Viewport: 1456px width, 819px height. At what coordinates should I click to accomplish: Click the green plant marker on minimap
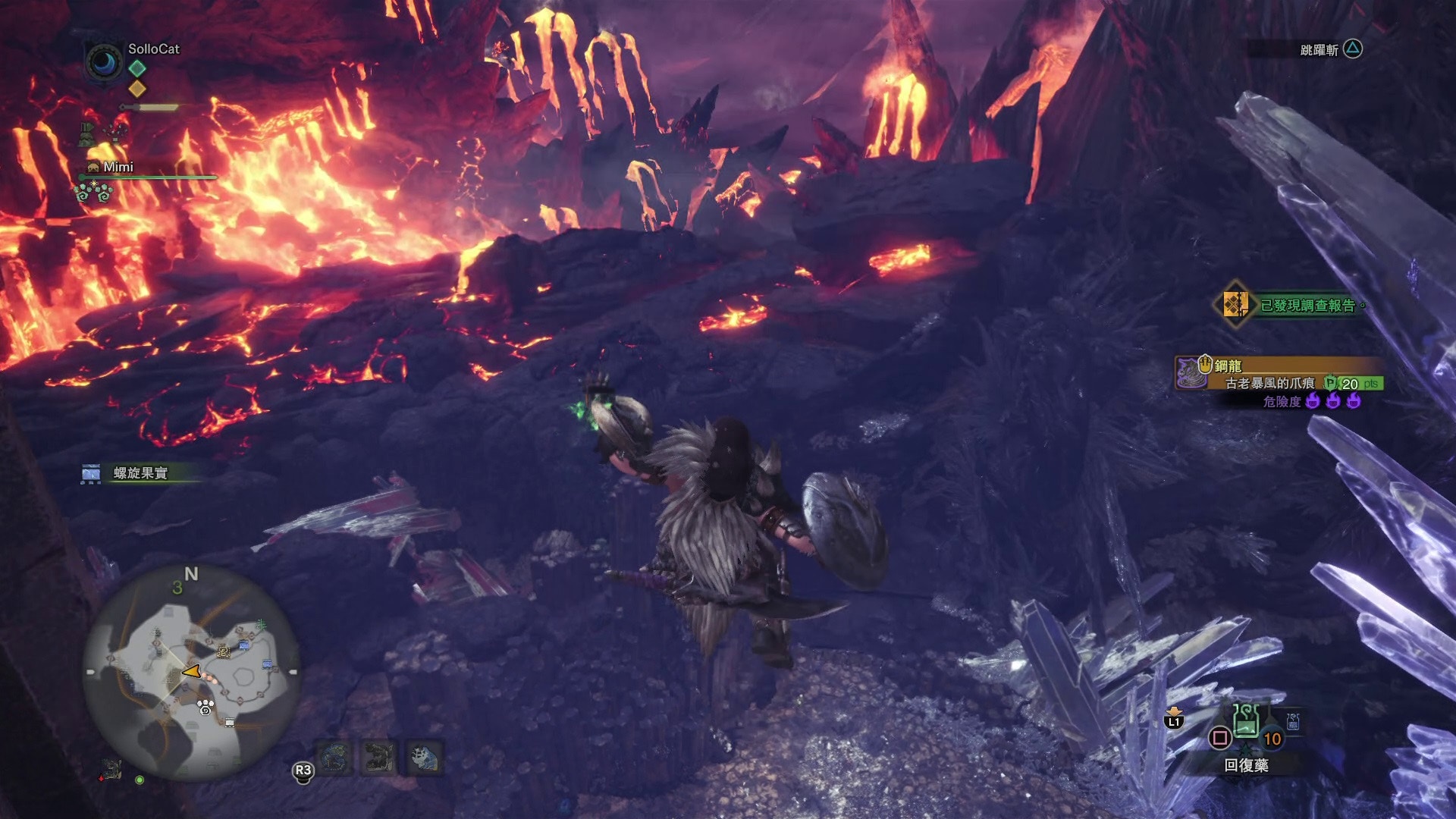pyautogui.click(x=262, y=625)
